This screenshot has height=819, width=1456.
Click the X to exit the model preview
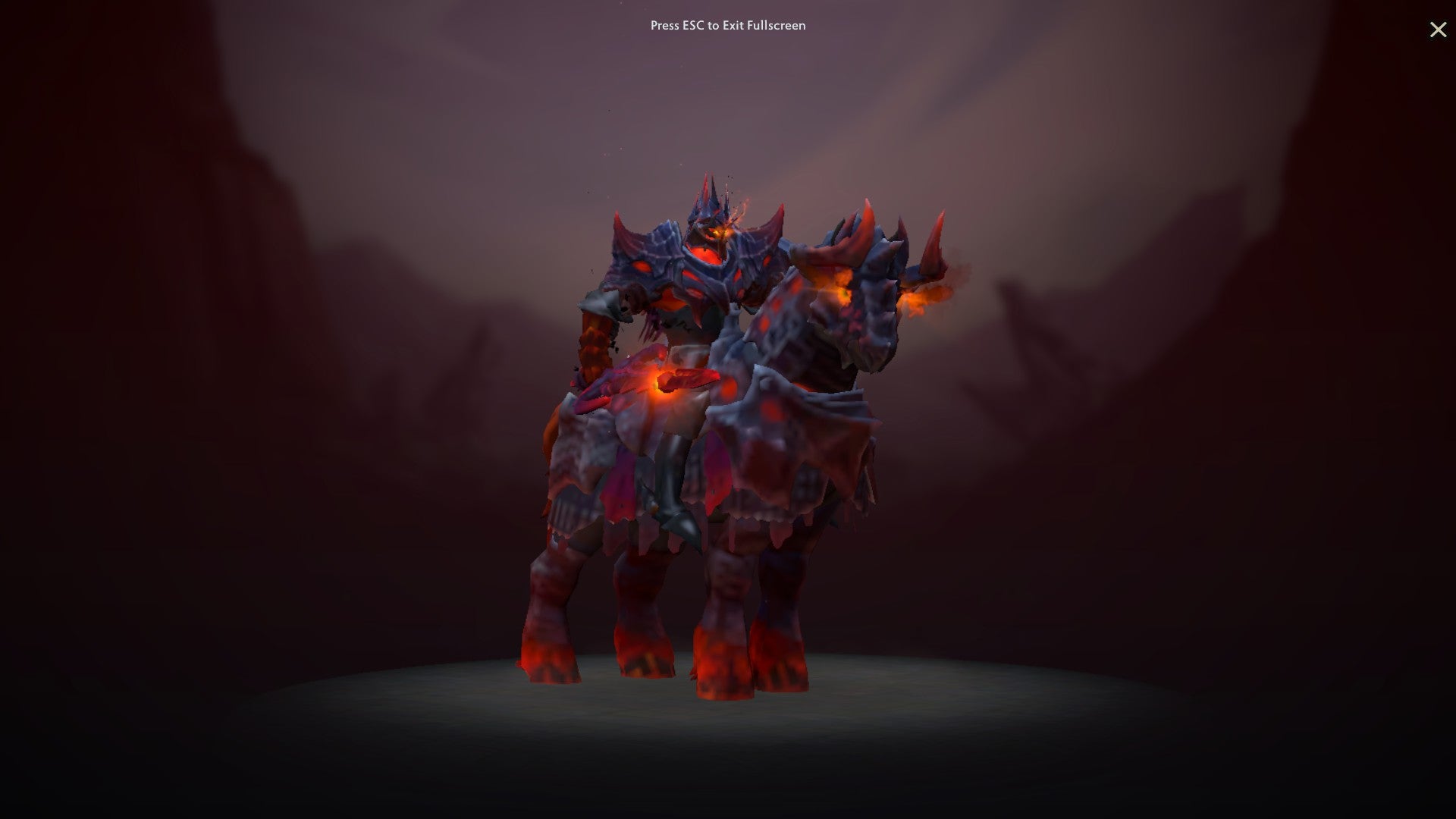(1438, 30)
